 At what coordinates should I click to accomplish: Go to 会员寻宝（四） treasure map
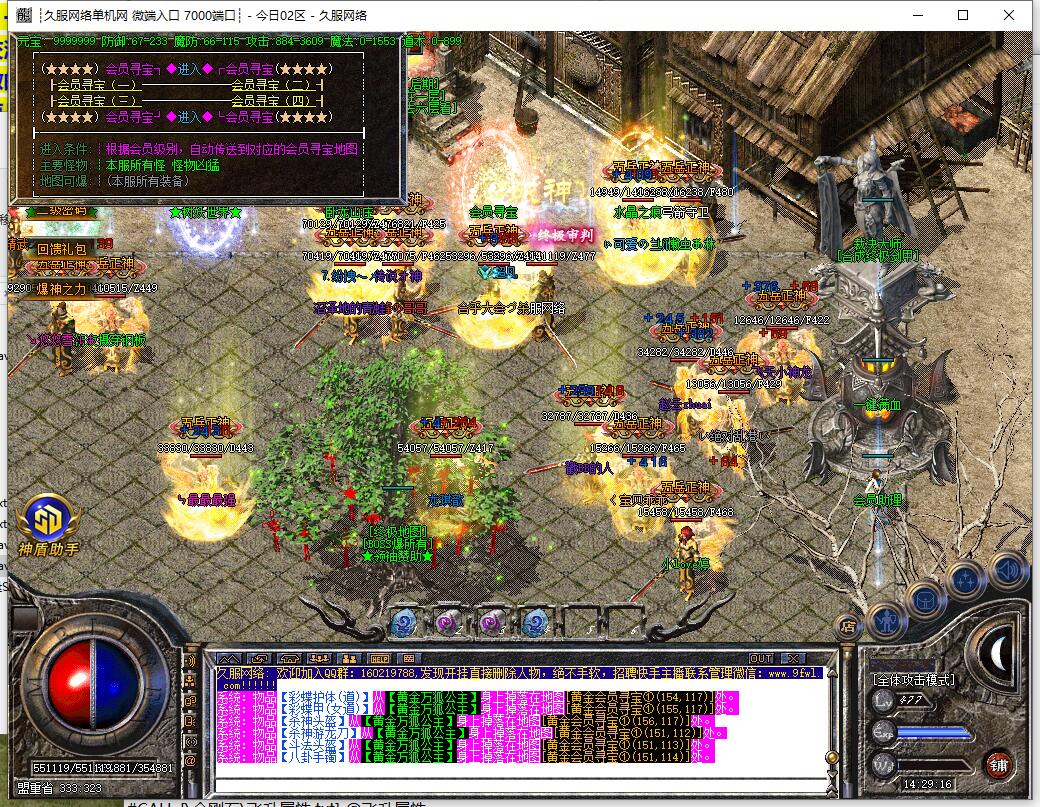(271, 100)
